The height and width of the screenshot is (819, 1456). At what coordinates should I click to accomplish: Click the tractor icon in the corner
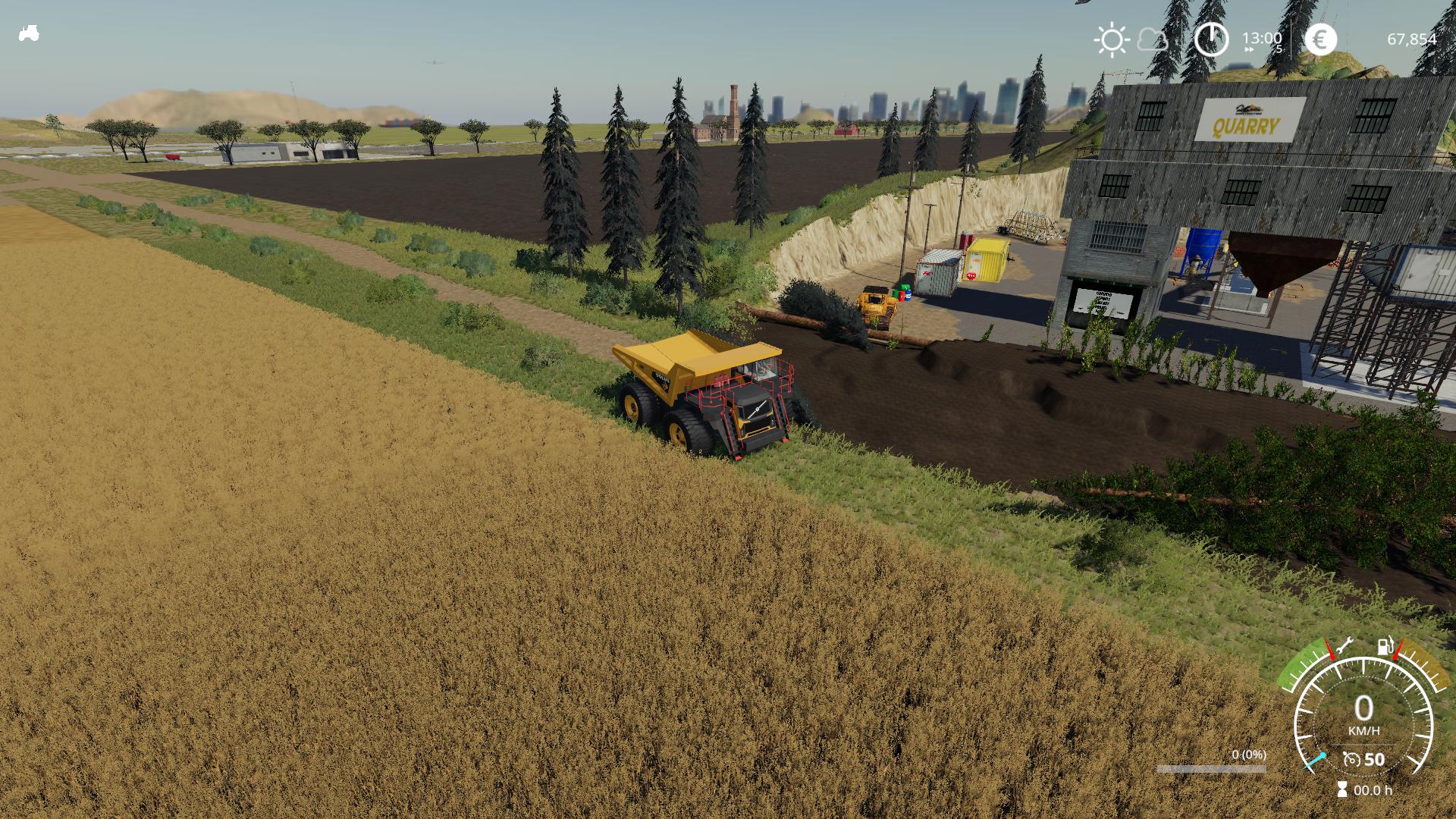tap(29, 33)
